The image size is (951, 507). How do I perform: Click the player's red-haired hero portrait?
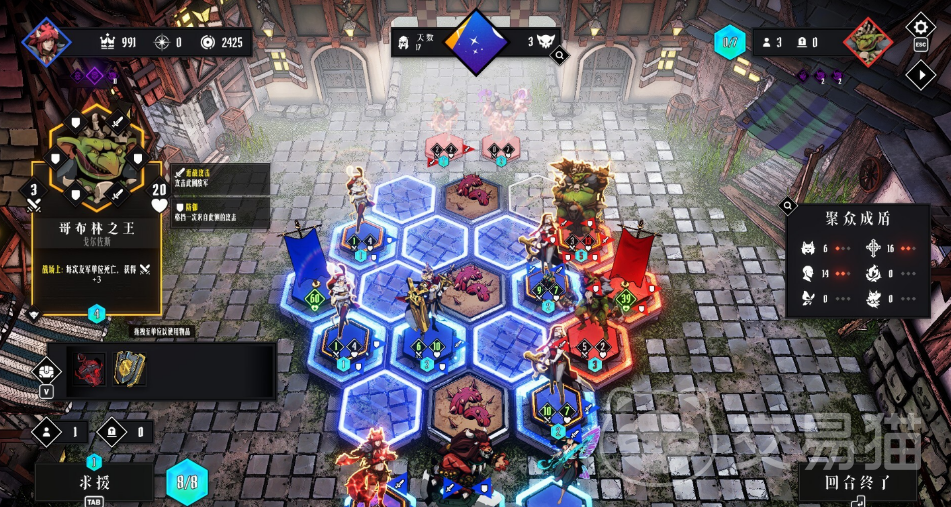(46, 42)
